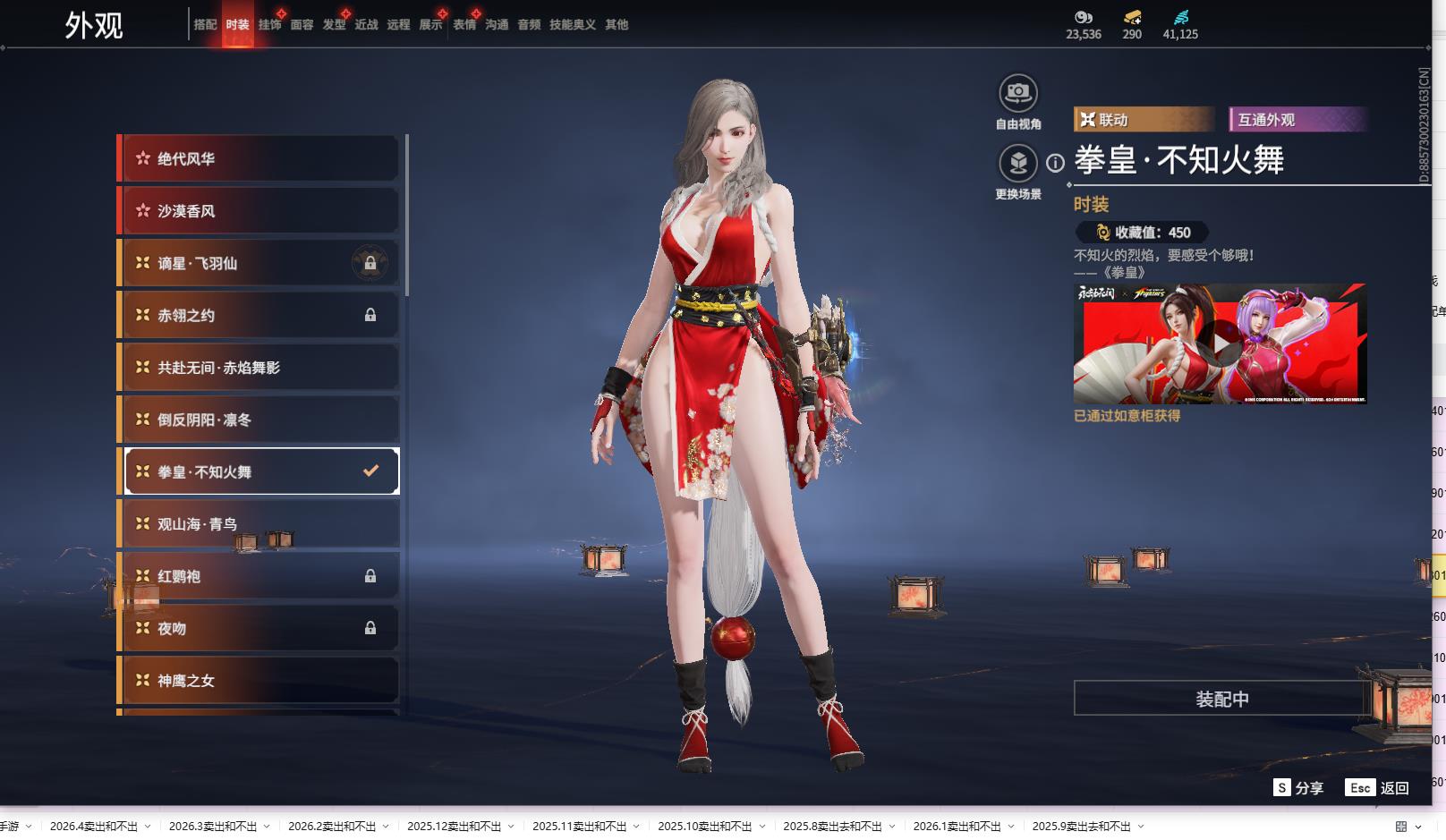The height and width of the screenshot is (840, 1446).
Task: Play the King of Fighters collab video
Action: (x=1221, y=343)
